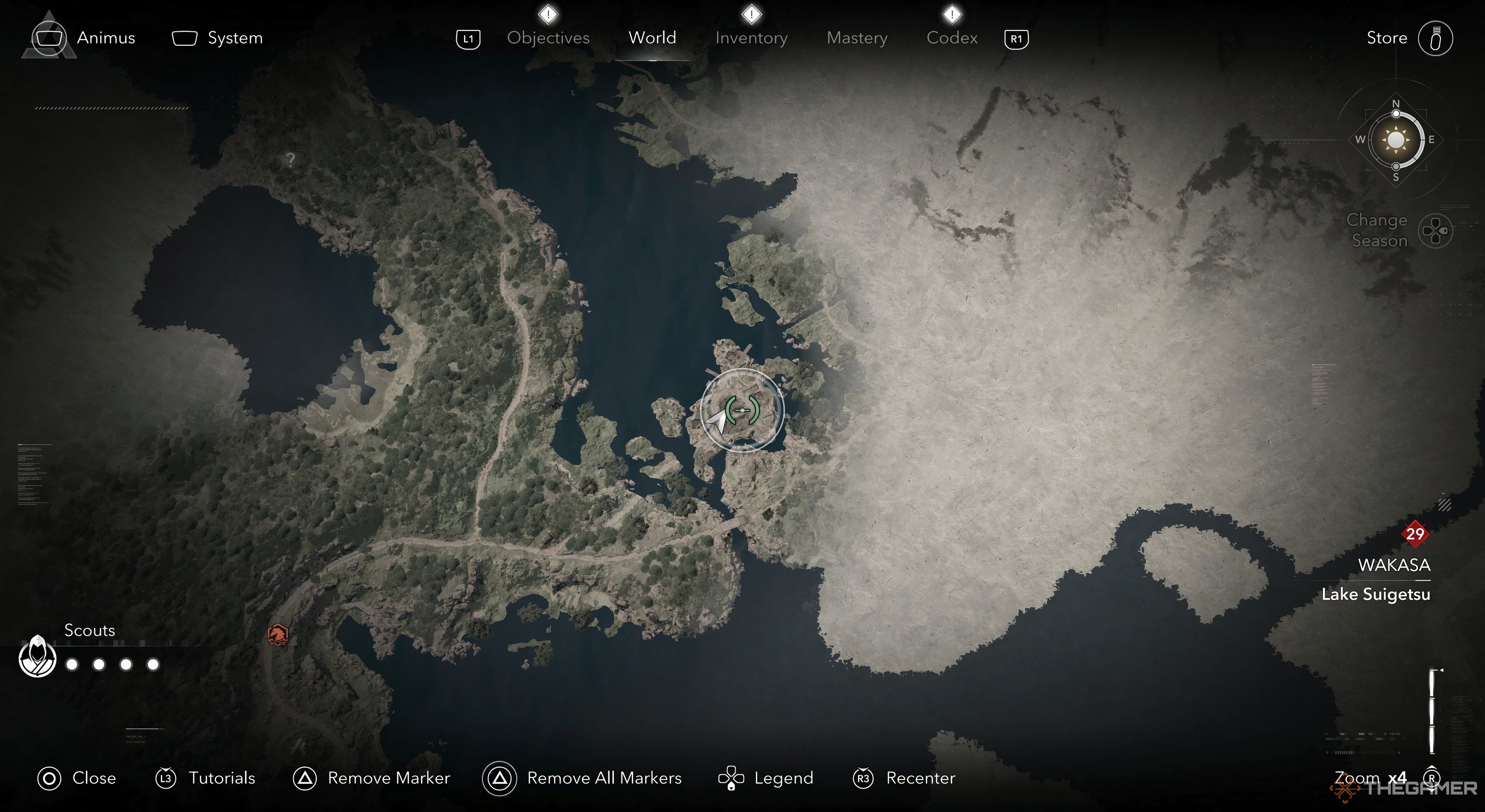1485x812 pixels.
Task: Choose Remove All Markers
Action: pos(582,778)
